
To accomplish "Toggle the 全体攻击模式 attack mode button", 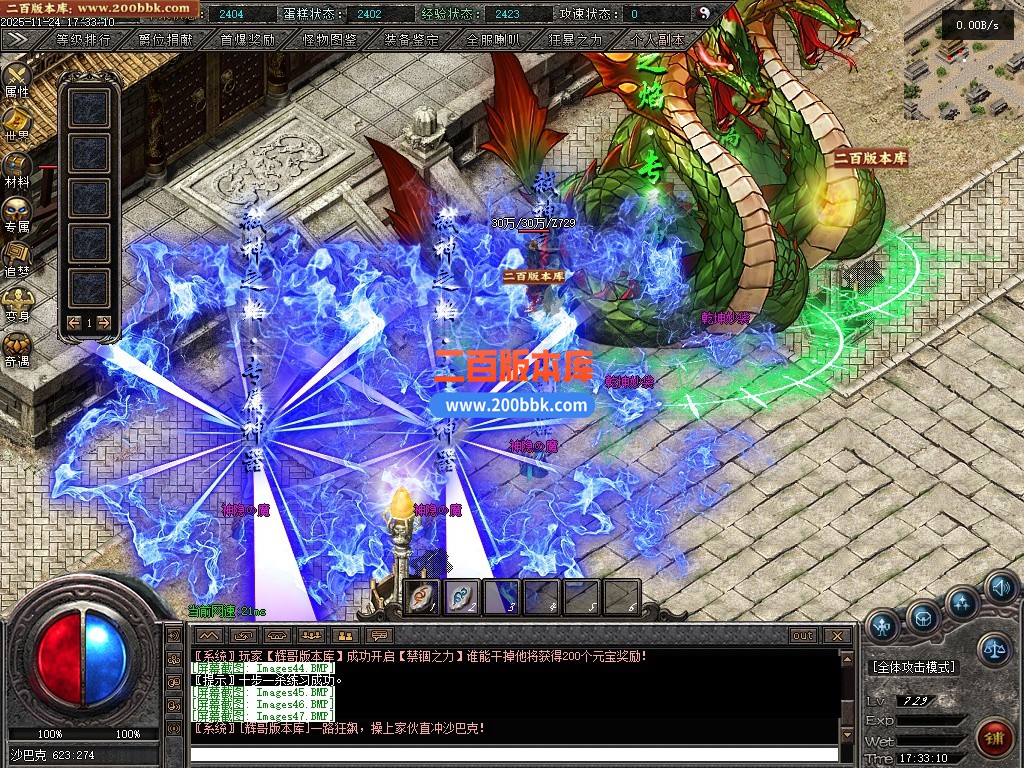I will pyautogui.click(x=914, y=667).
